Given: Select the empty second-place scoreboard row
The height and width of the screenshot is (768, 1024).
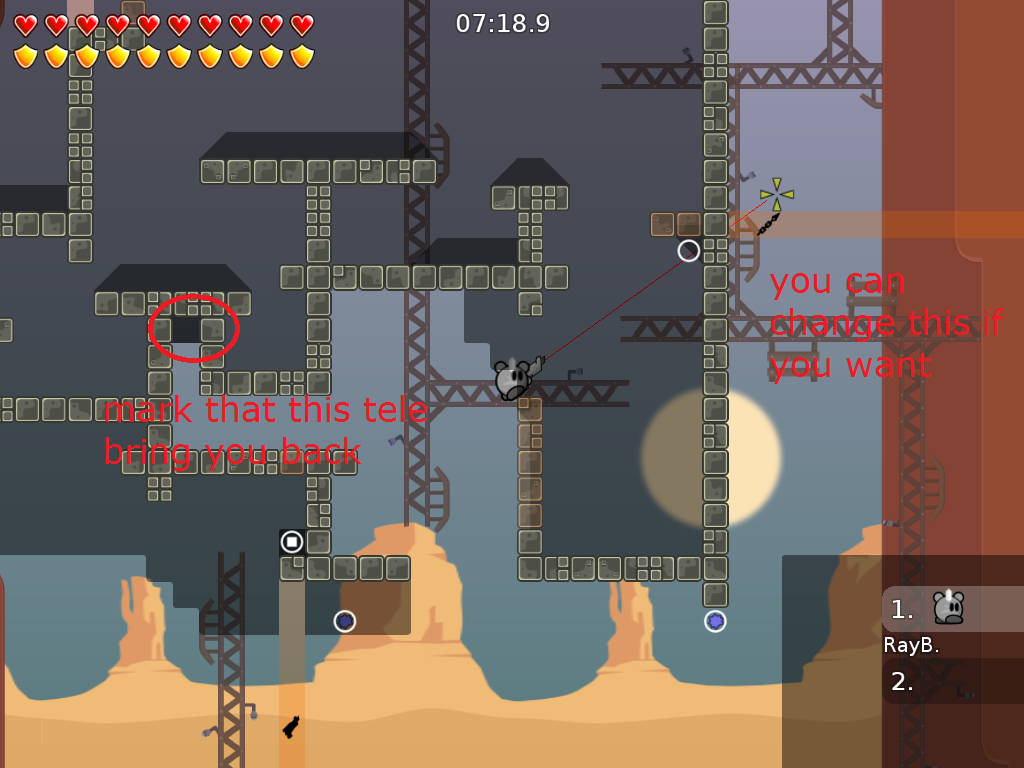Looking at the screenshot, I should pos(952,681).
